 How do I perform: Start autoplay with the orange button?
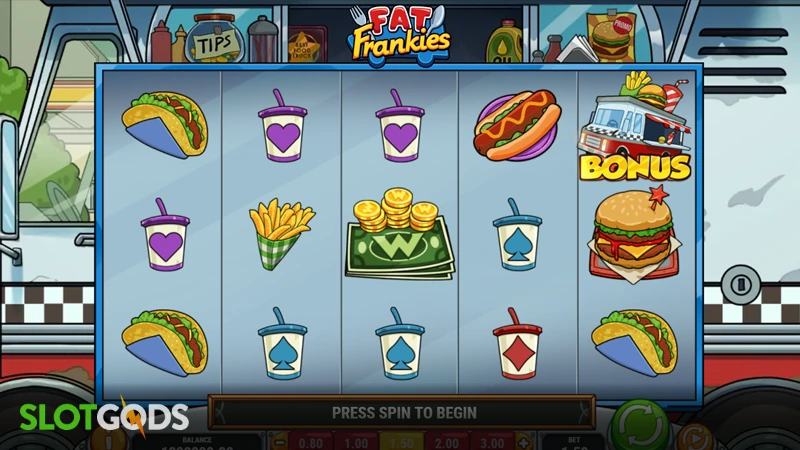[692, 439]
